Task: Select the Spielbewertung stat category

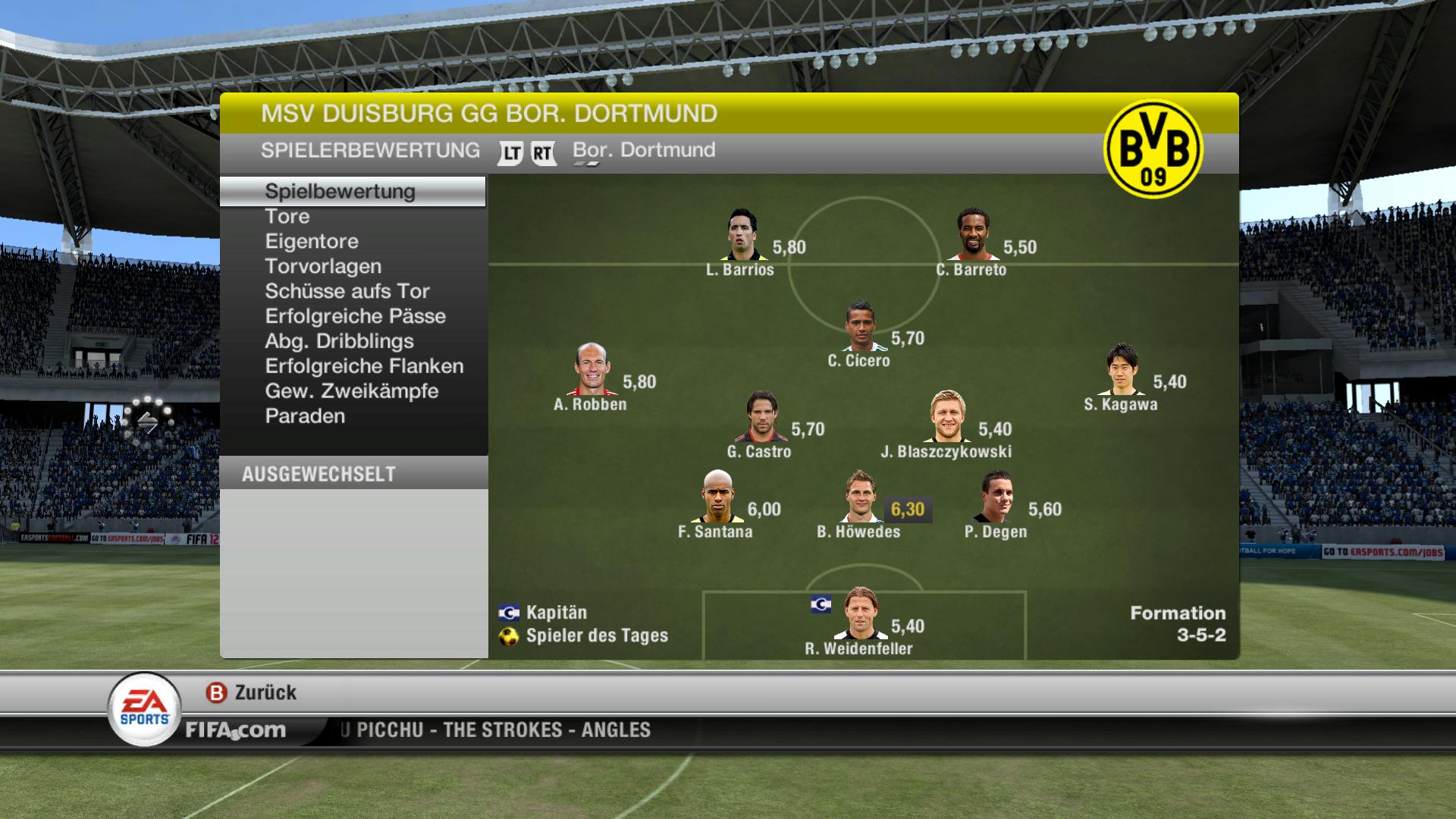Action: (x=340, y=191)
